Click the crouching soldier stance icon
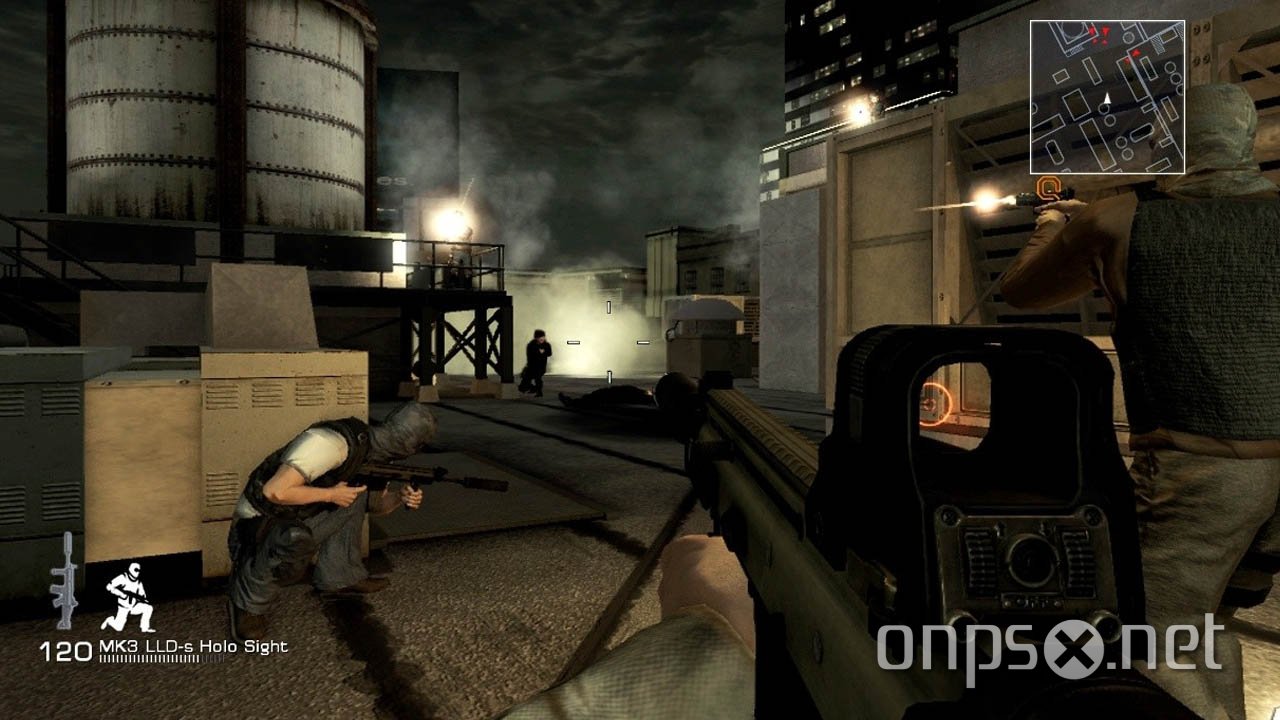 (131, 598)
